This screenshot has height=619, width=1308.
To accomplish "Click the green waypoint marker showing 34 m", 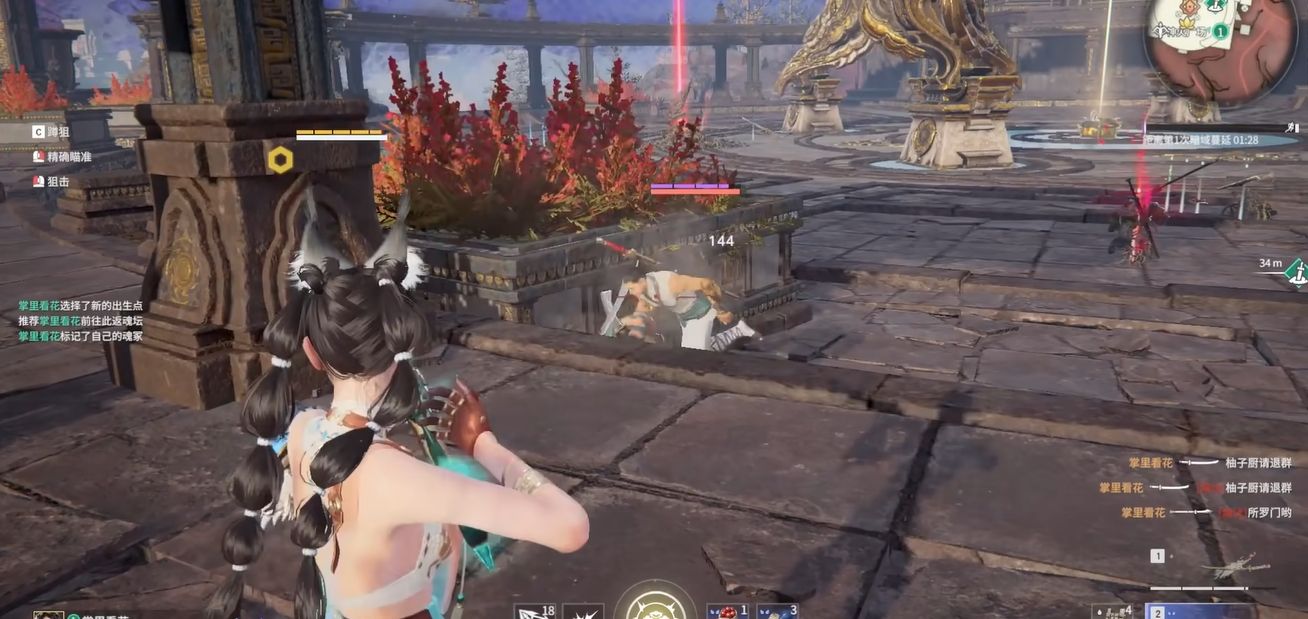I will point(1296,271).
